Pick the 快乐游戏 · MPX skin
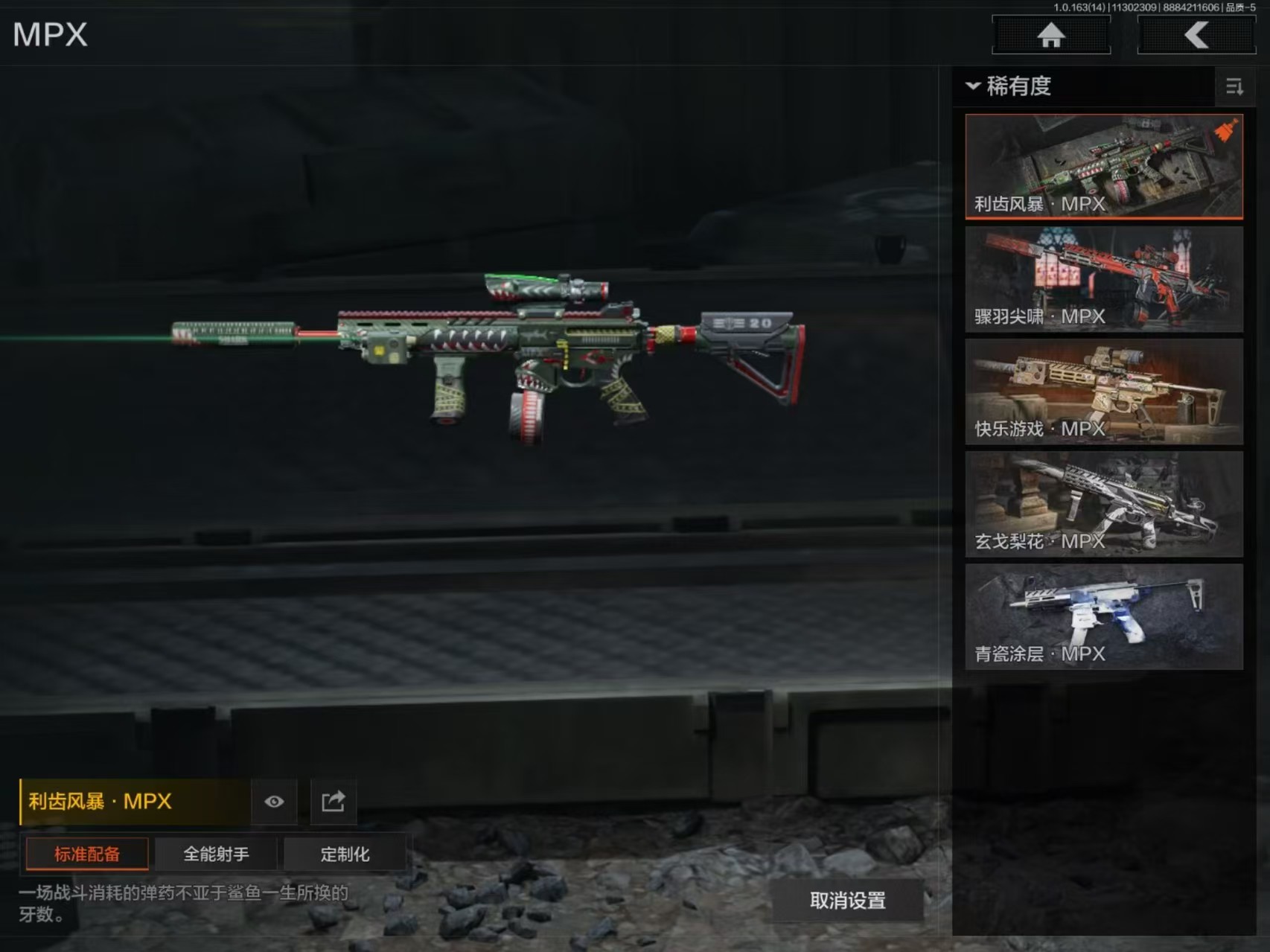This screenshot has height=952, width=1270. coord(1103,392)
